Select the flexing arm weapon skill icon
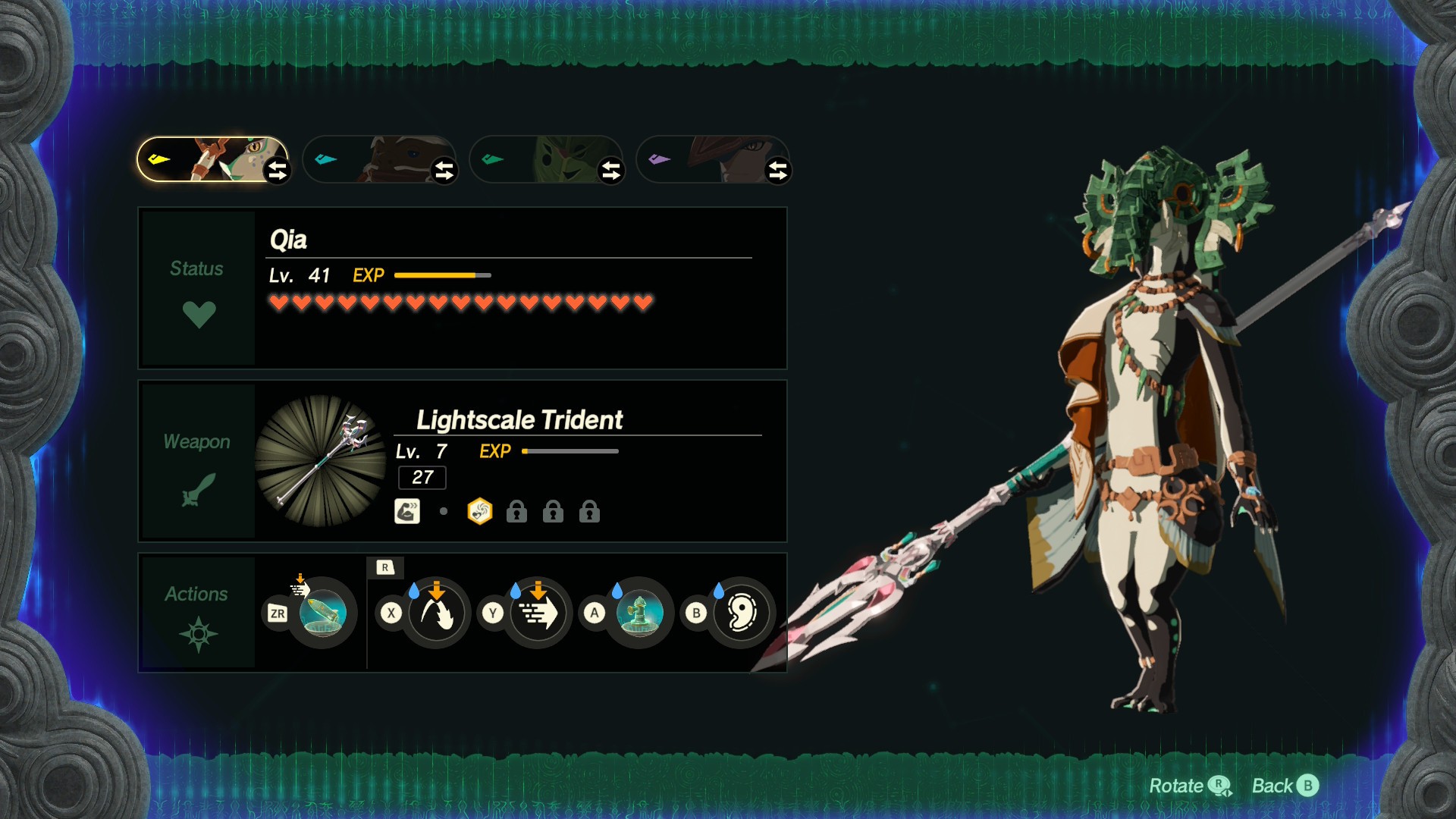This screenshot has width=1456, height=819. pos(407,512)
